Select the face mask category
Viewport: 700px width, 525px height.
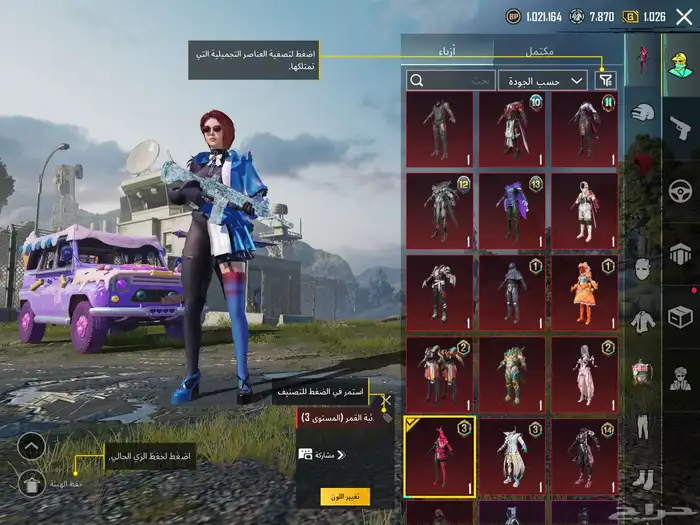click(643, 270)
